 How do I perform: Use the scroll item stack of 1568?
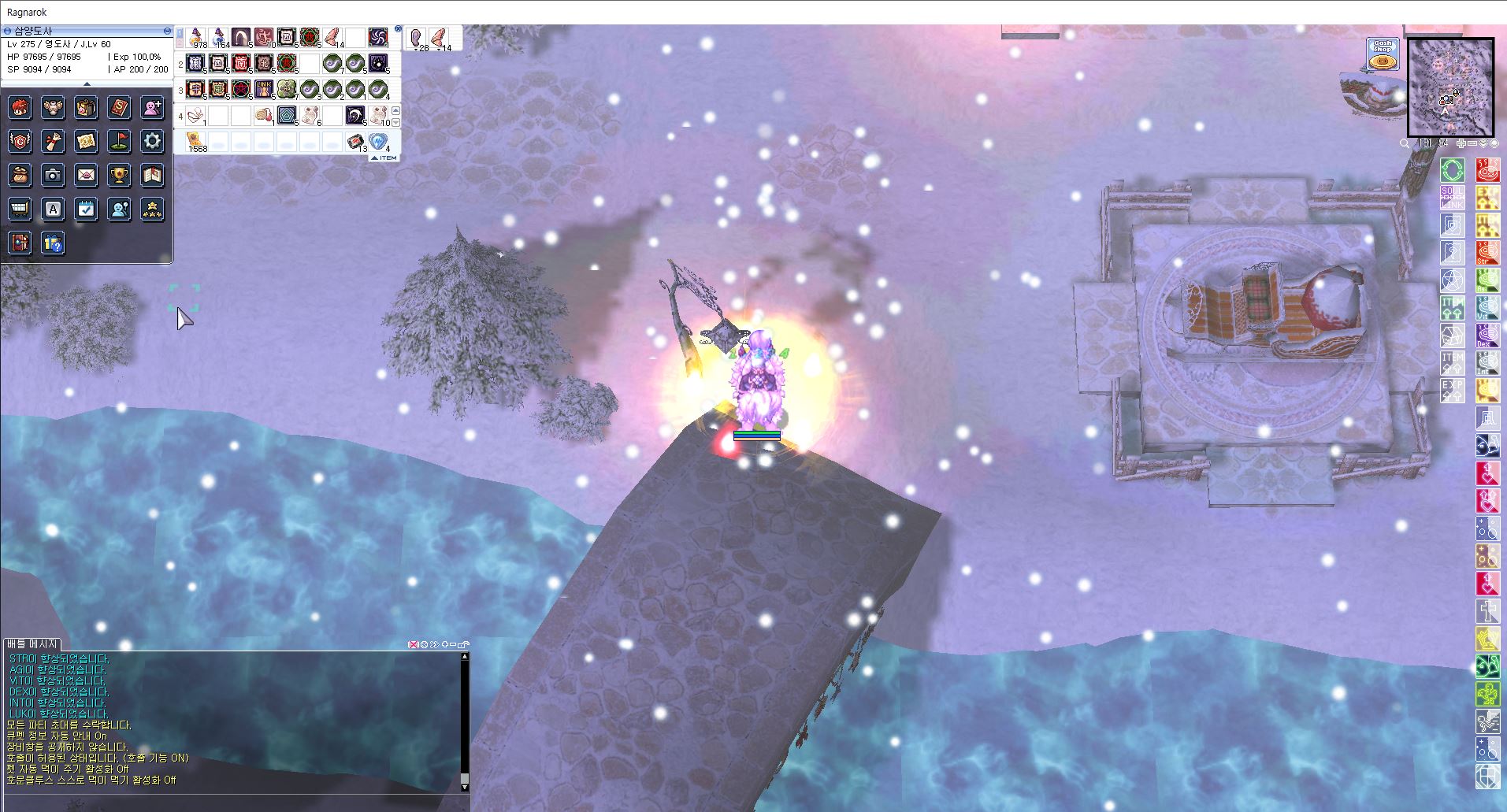195,141
